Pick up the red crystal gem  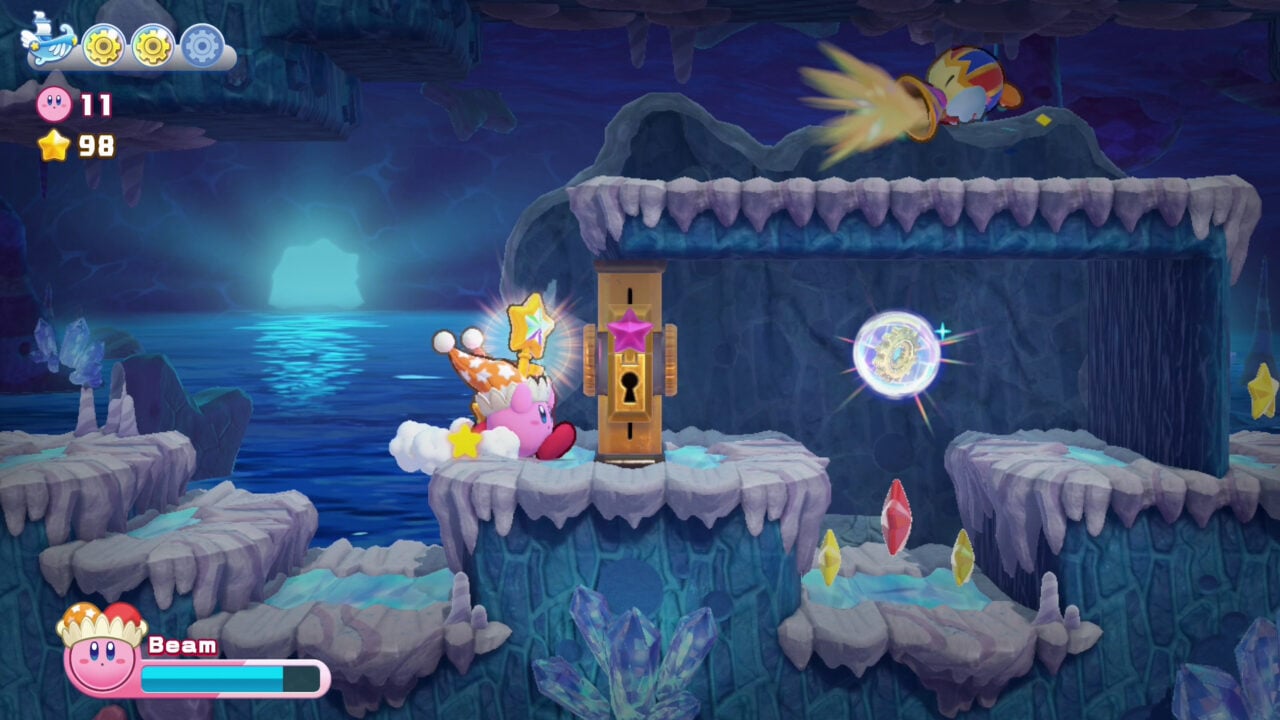click(x=898, y=519)
